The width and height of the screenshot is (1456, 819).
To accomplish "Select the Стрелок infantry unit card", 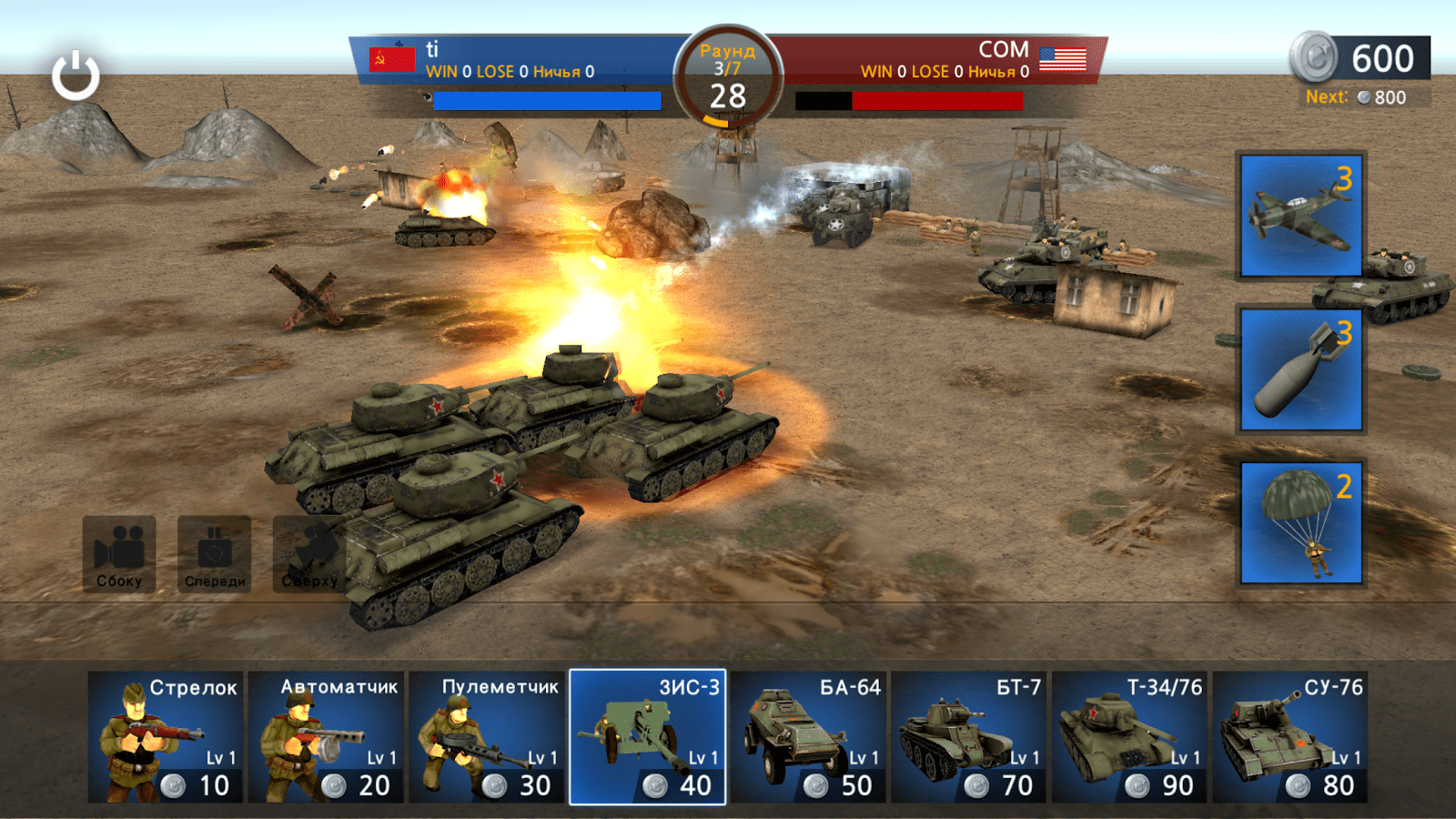I will [164, 737].
